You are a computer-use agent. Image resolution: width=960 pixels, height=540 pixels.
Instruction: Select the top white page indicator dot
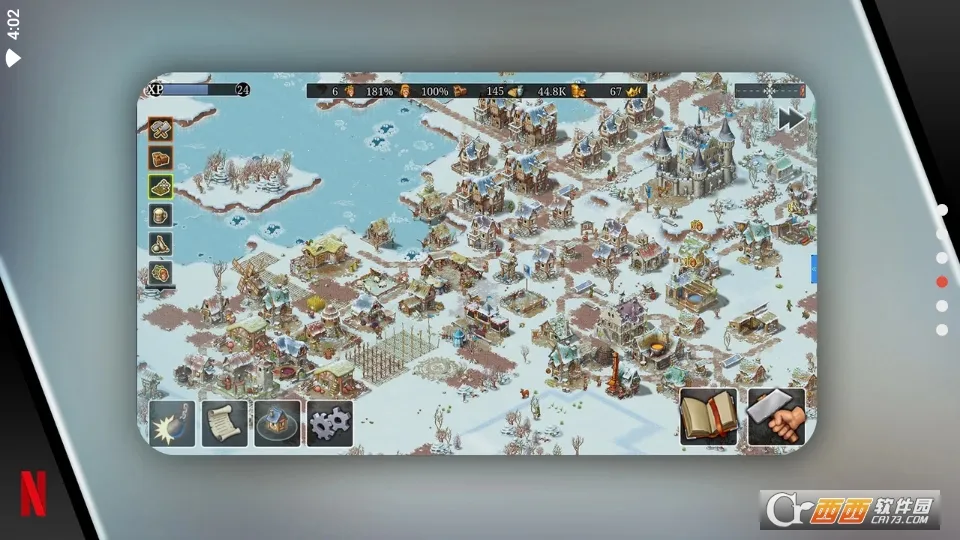click(x=942, y=210)
